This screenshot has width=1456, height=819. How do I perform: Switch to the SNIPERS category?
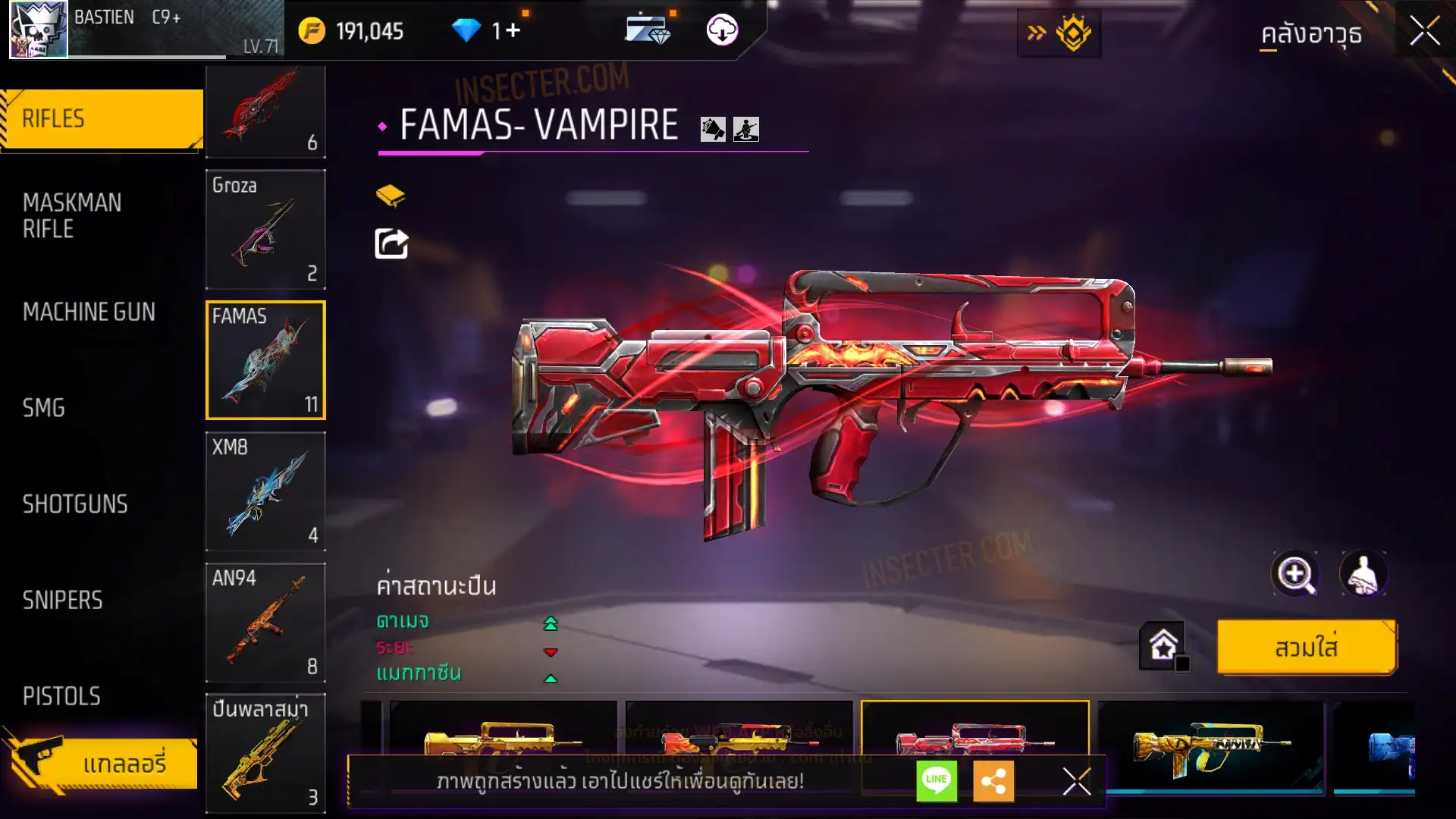pyautogui.click(x=62, y=601)
